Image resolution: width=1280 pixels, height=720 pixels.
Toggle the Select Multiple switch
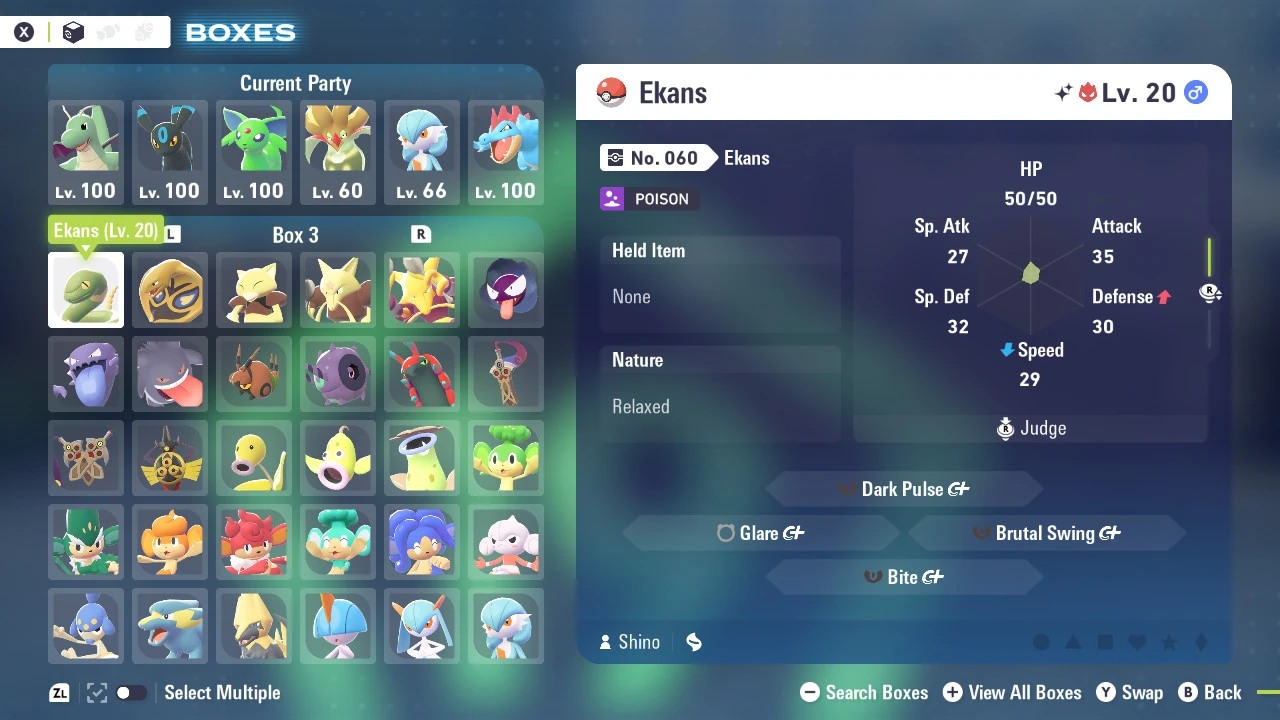[131, 692]
